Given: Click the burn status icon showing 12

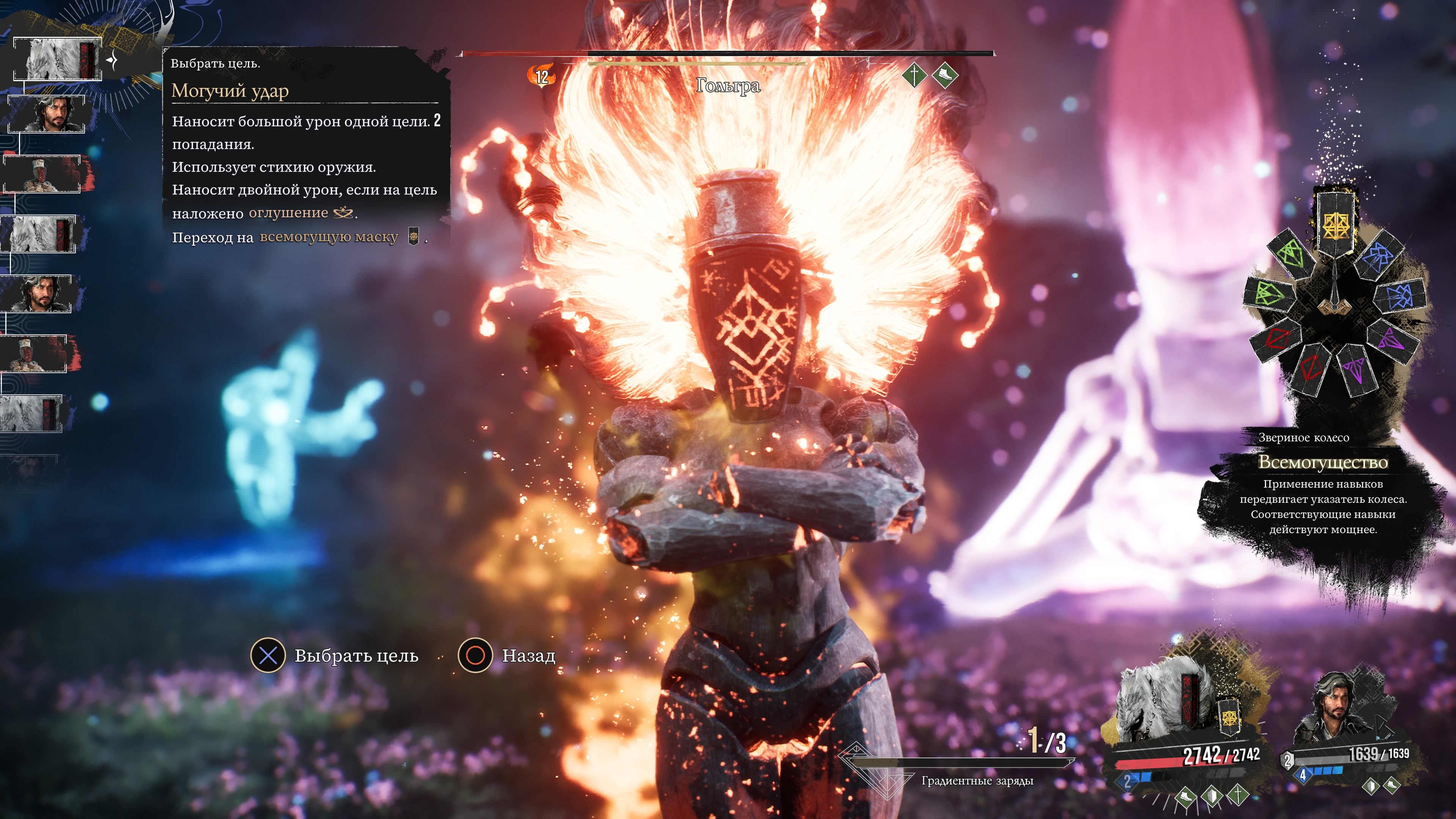Looking at the screenshot, I should tap(541, 76).
